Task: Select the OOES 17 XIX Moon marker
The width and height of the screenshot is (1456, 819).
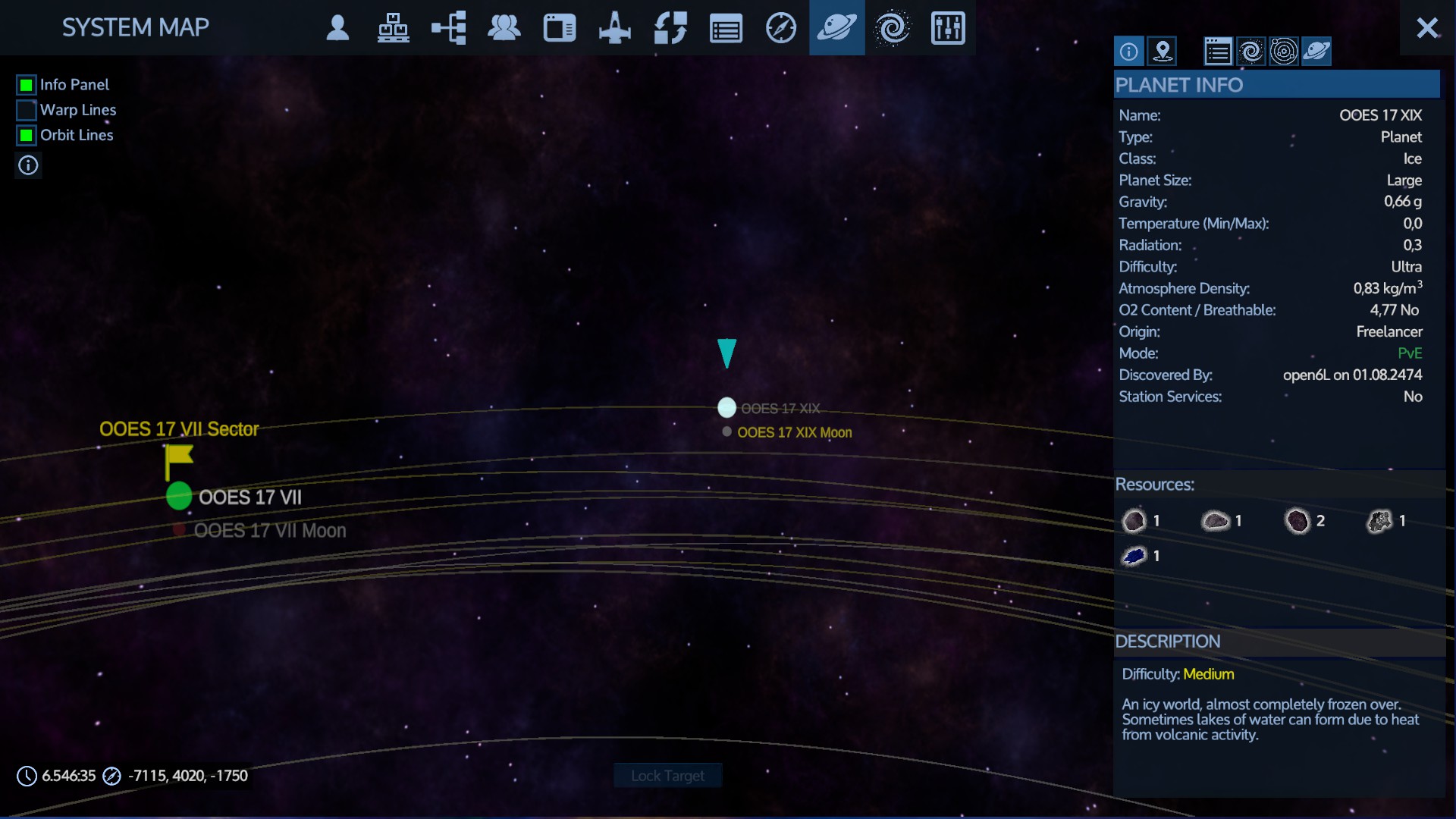Action: pyautogui.click(x=726, y=431)
